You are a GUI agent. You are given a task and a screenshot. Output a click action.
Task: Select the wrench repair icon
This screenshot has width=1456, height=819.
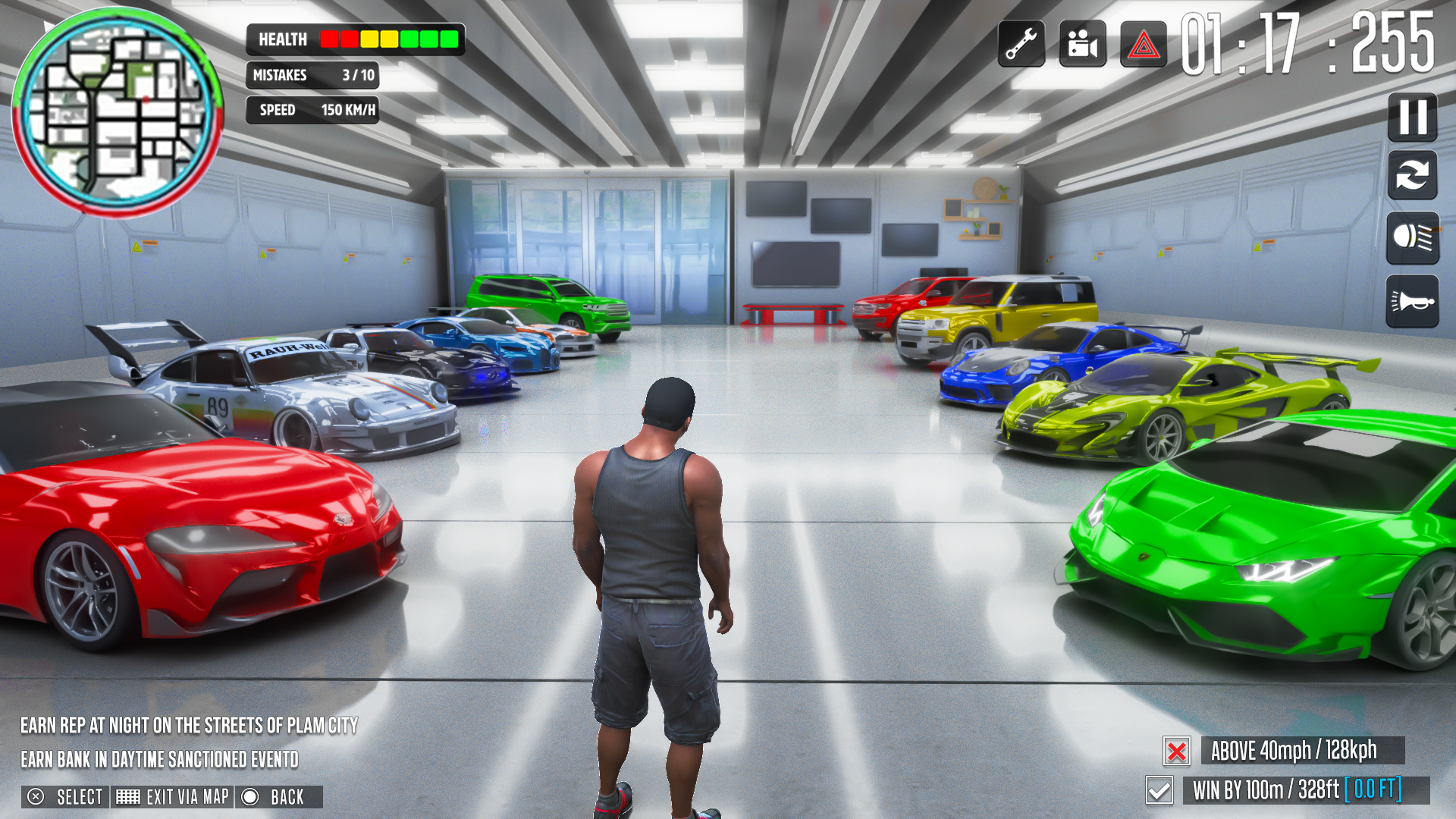[1021, 43]
